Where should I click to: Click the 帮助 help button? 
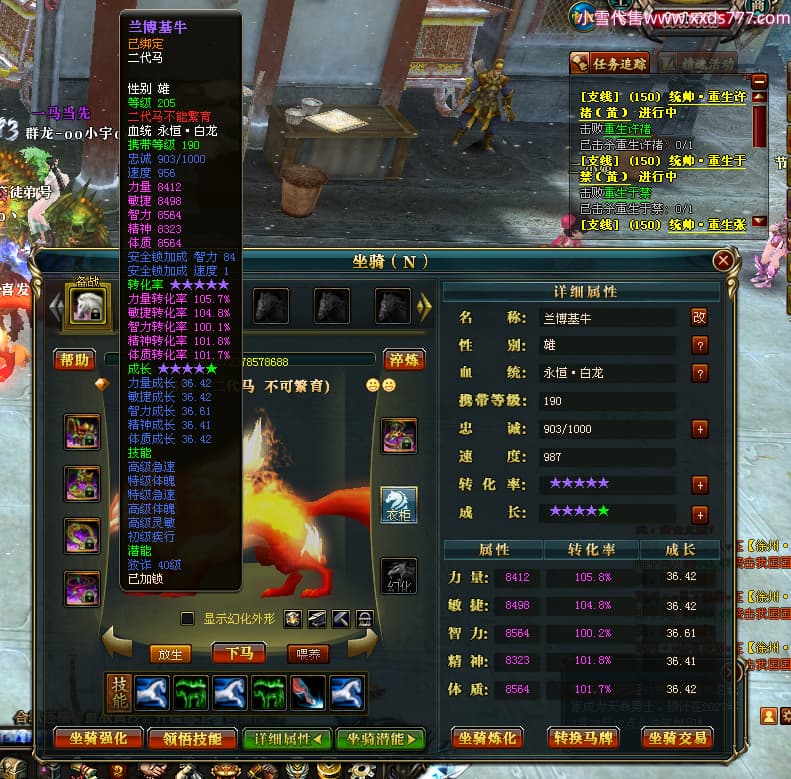(75, 360)
